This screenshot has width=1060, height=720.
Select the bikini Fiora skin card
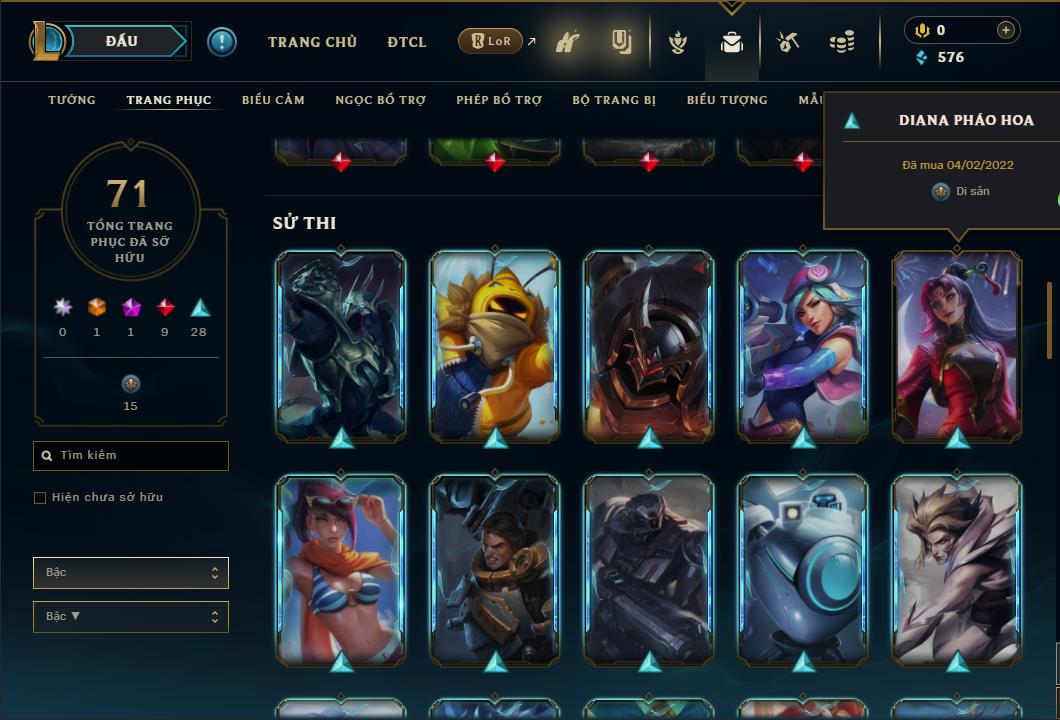tap(341, 570)
